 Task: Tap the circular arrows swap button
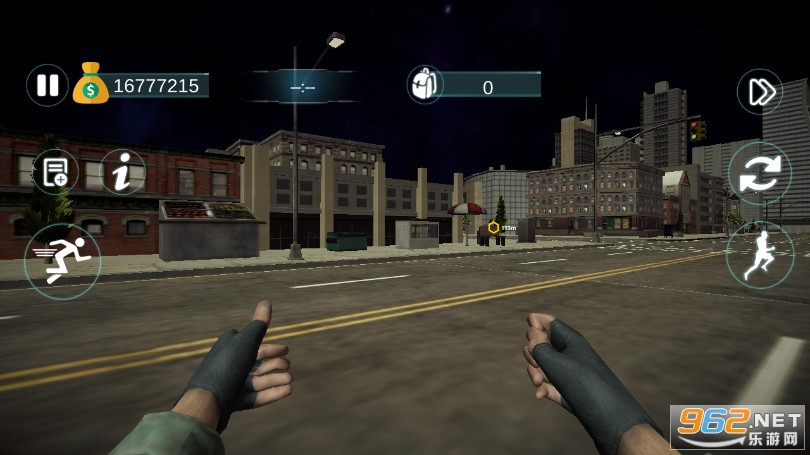point(759,174)
